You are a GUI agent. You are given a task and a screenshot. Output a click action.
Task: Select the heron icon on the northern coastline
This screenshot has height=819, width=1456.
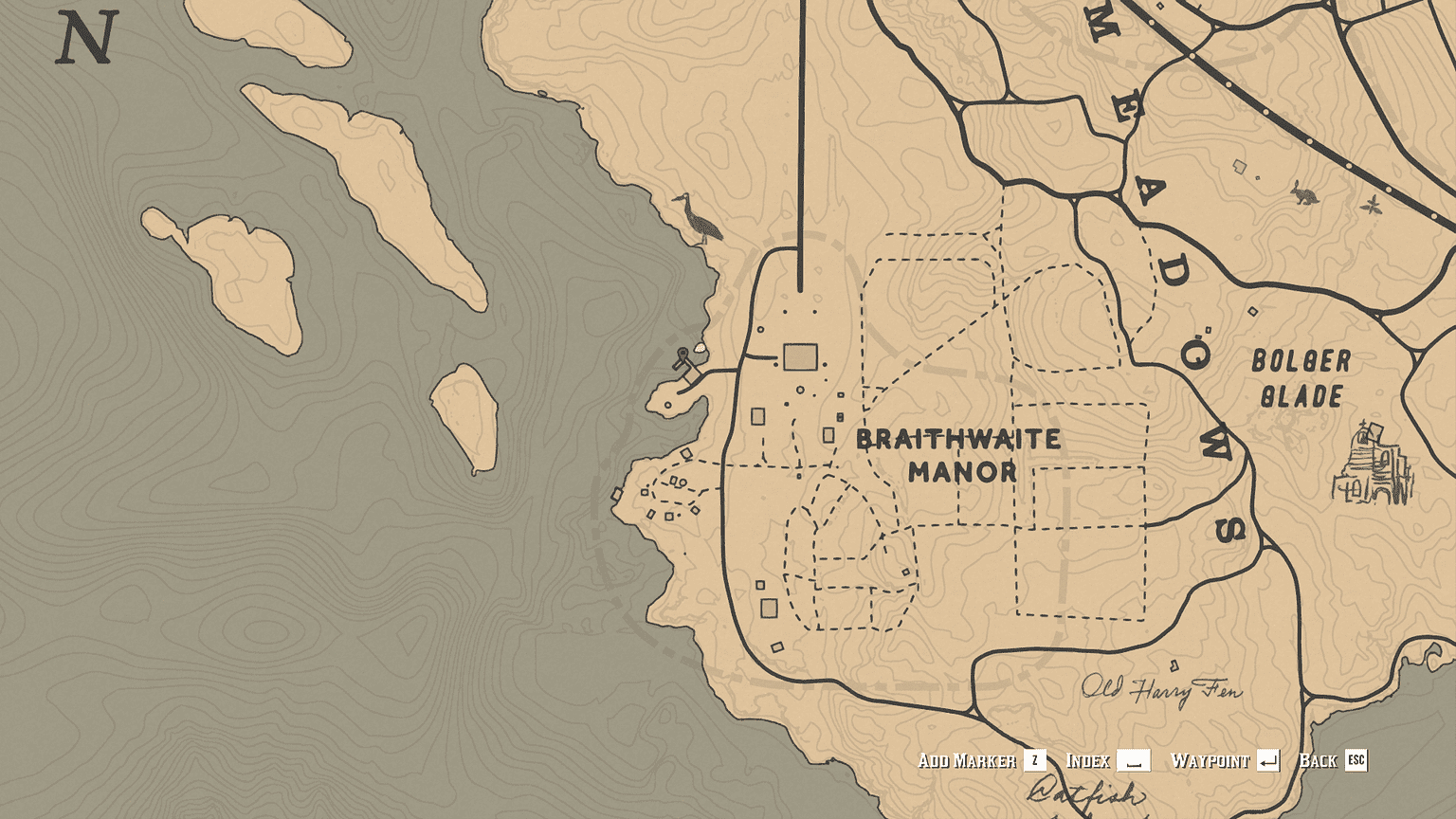(x=697, y=218)
